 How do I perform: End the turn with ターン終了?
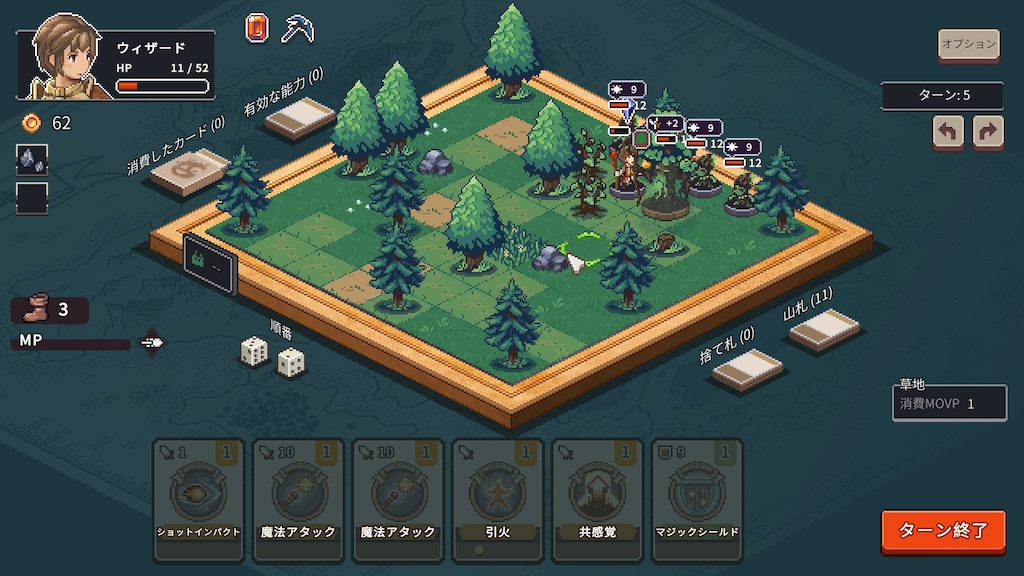pyautogui.click(x=943, y=530)
